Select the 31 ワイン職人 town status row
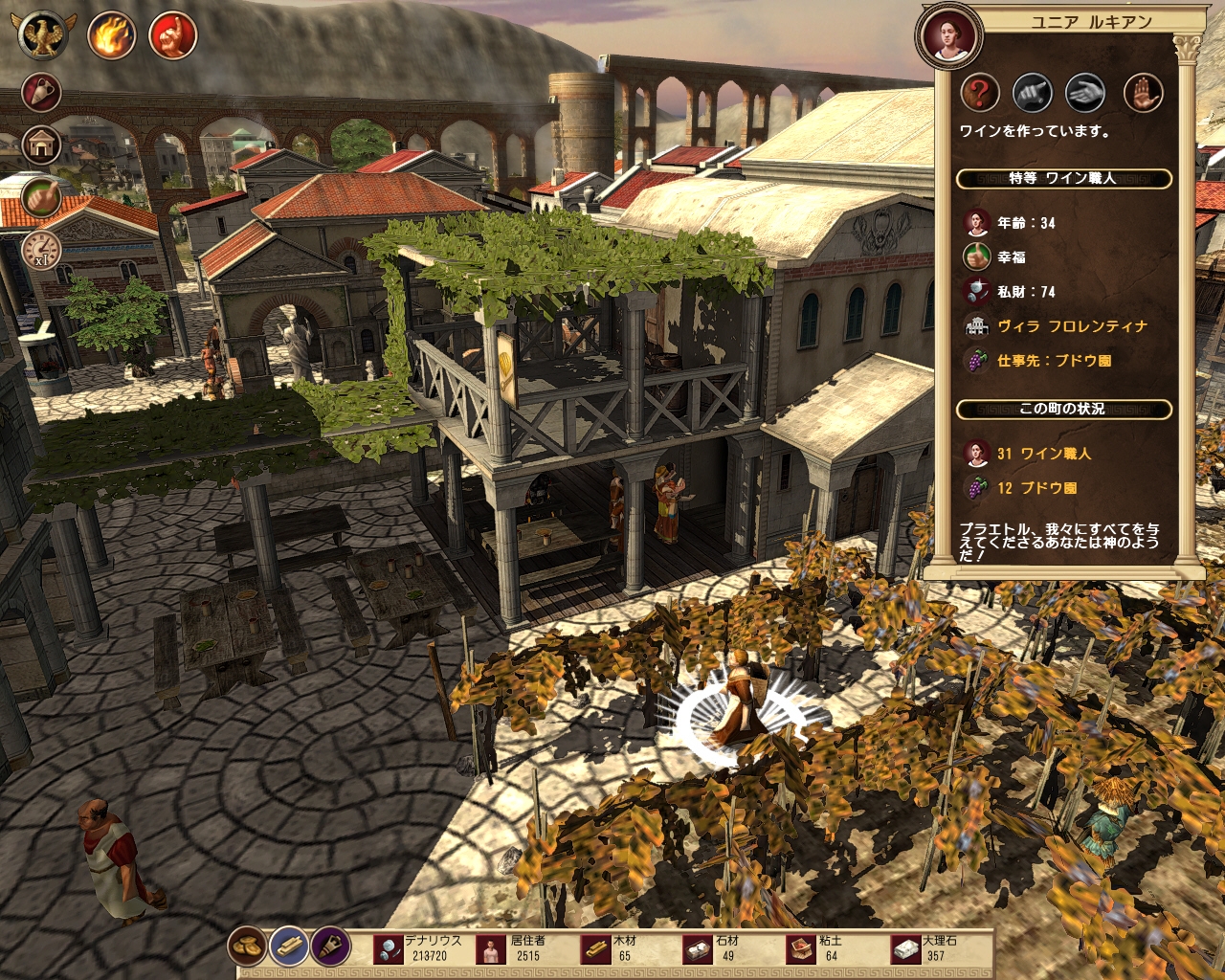This screenshot has height=980, width=1225. pos(1043,454)
